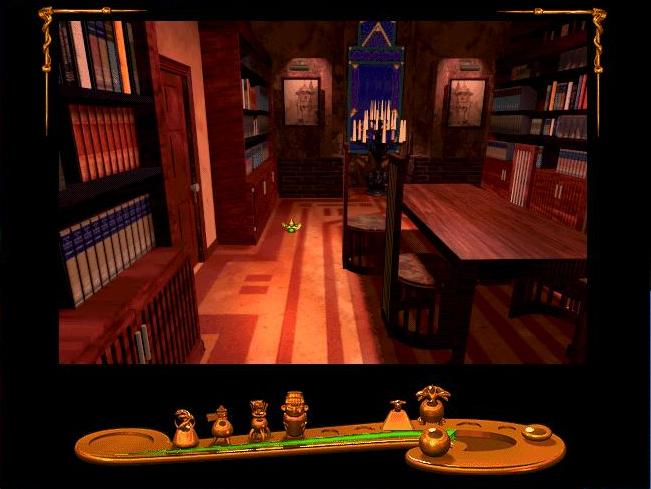Select the tallest figurine with the flat hat
This screenshot has height=489, width=651.
295,414
